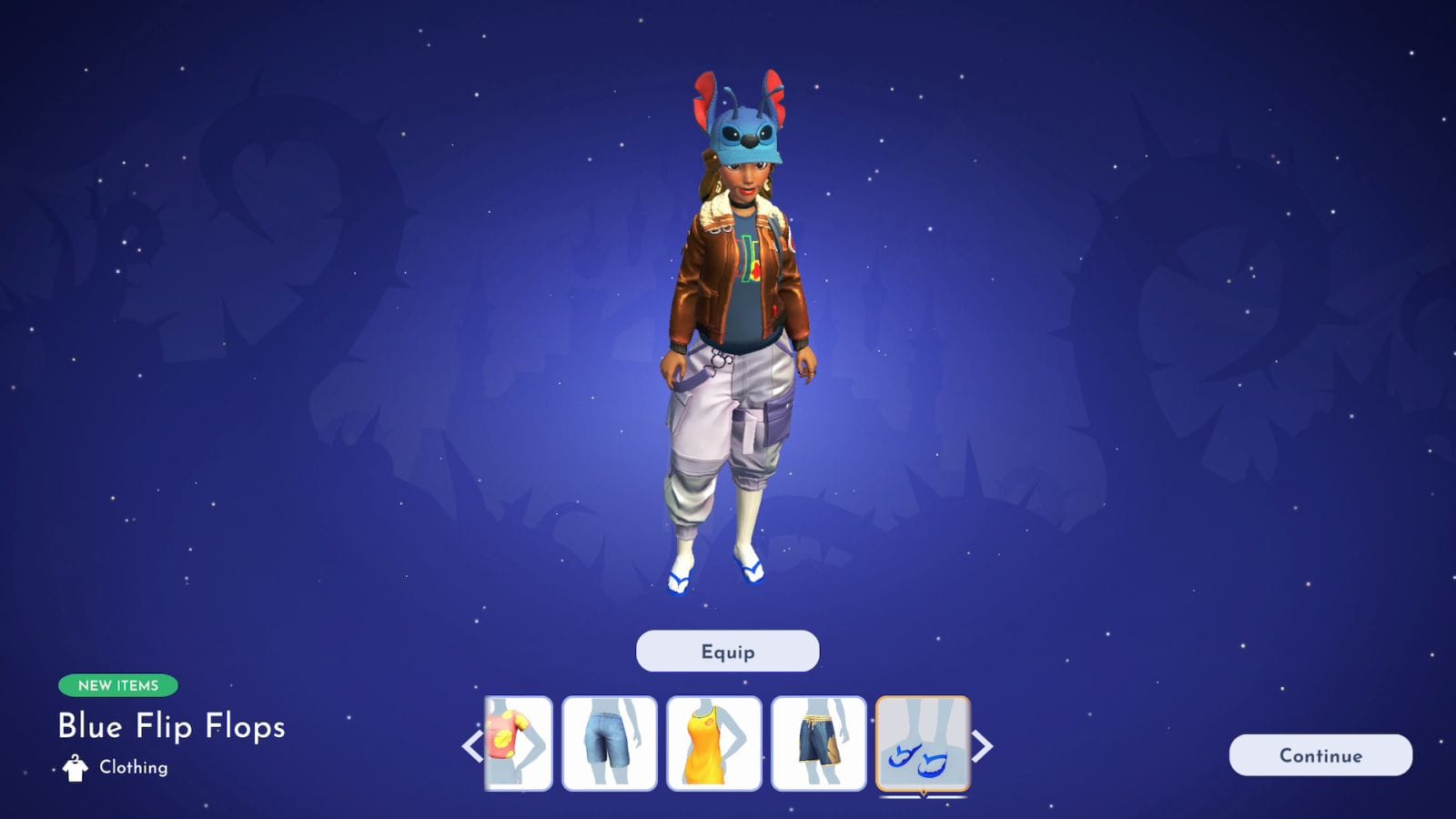Continue past the new items screen

pyautogui.click(x=1320, y=755)
